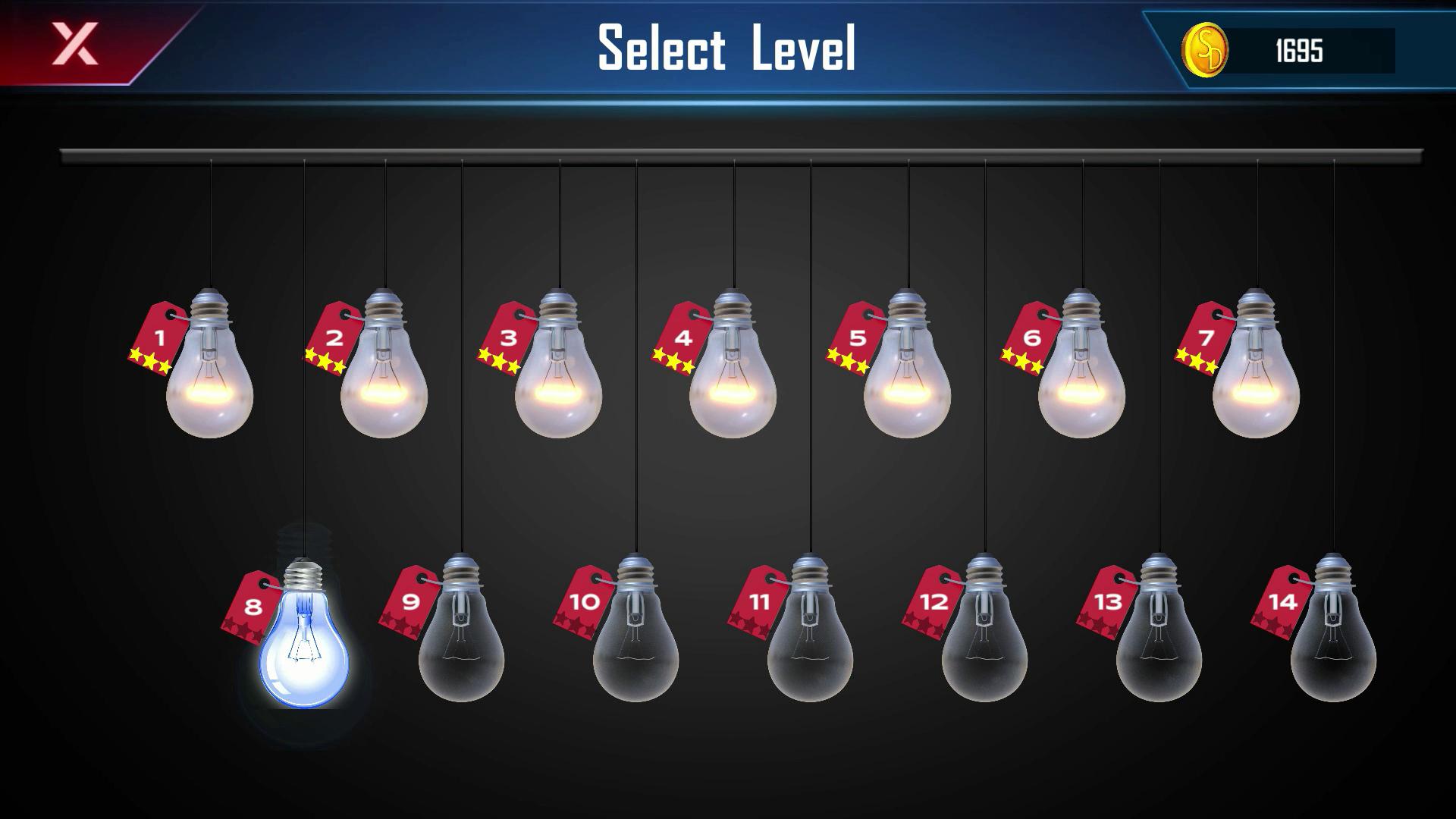This screenshot has height=819, width=1456.
Task: Pick the level 12 unlit bulb
Action: 984,643
